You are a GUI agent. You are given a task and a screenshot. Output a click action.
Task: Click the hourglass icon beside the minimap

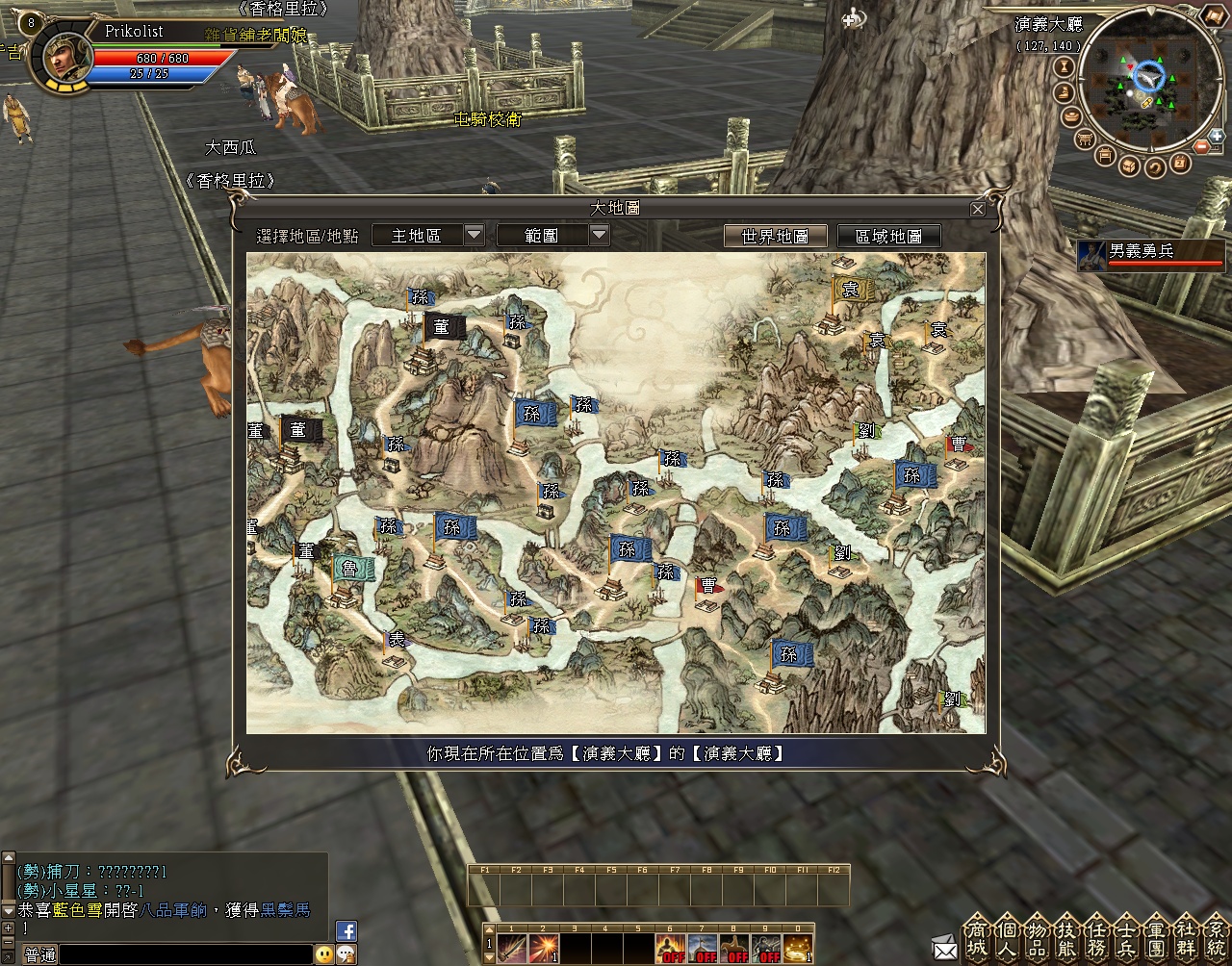click(1065, 66)
